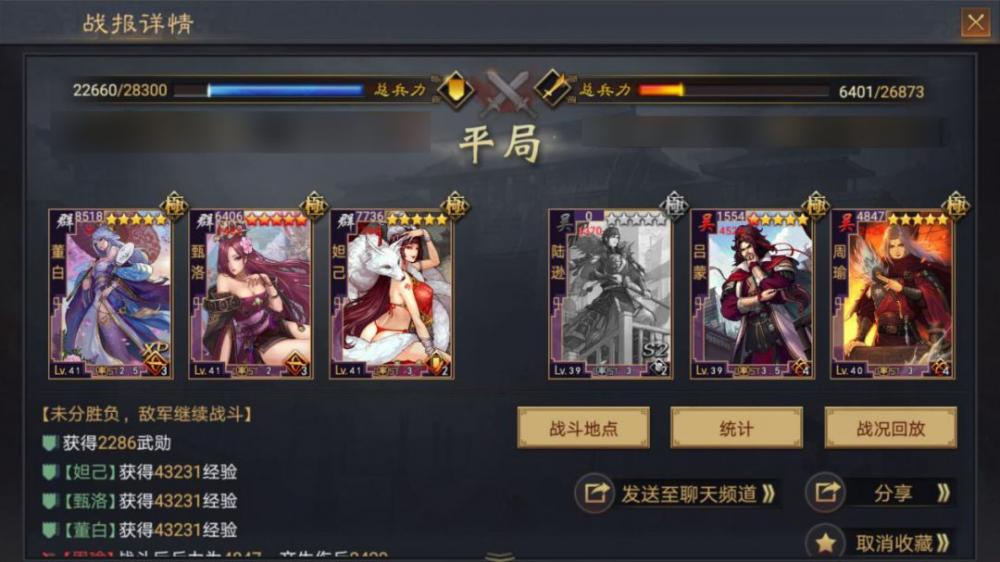Send report via 发送至聊天频道 button
1000x562 pixels.
[x=679, y=493]
